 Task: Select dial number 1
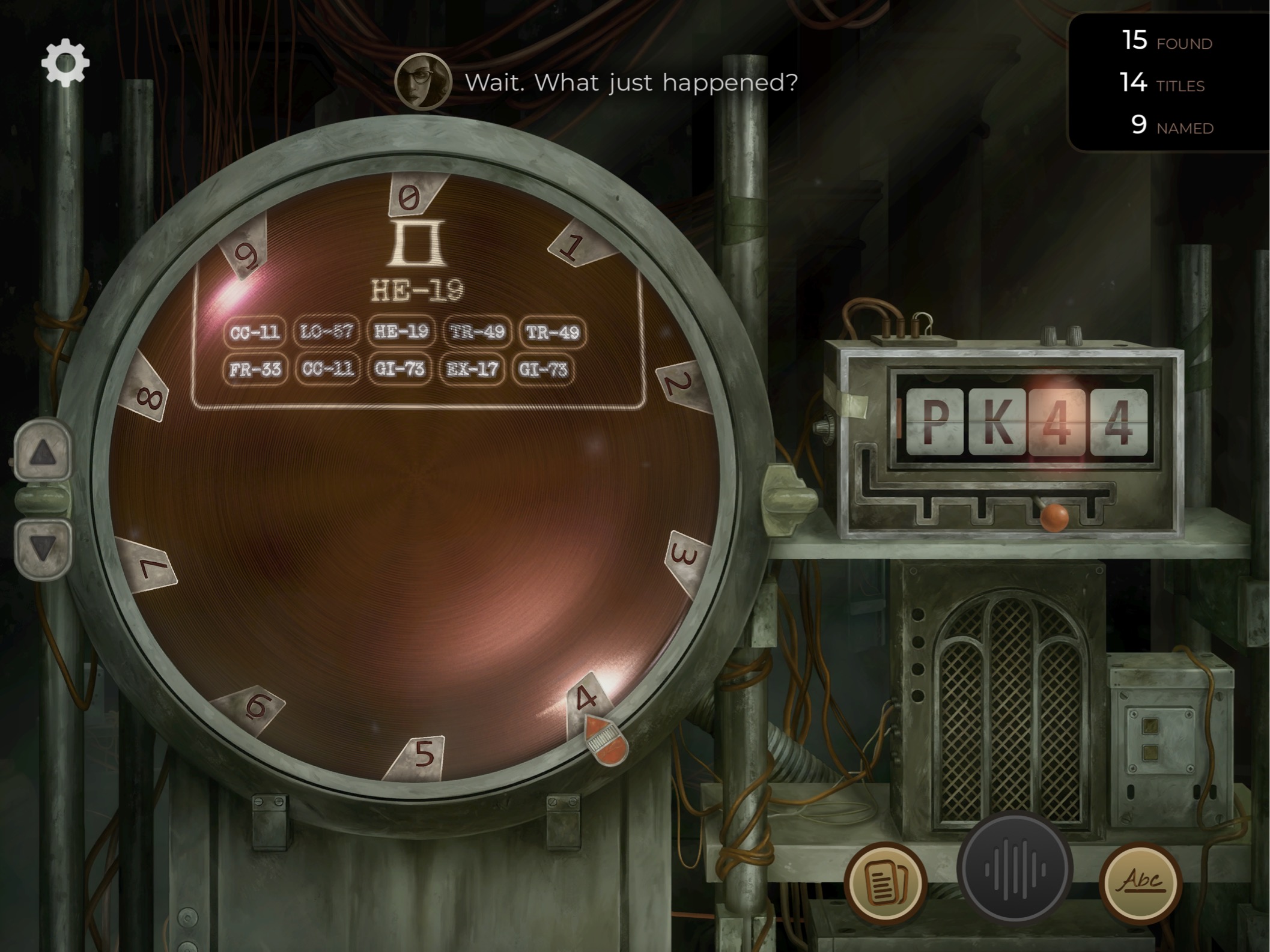point(575,247)
